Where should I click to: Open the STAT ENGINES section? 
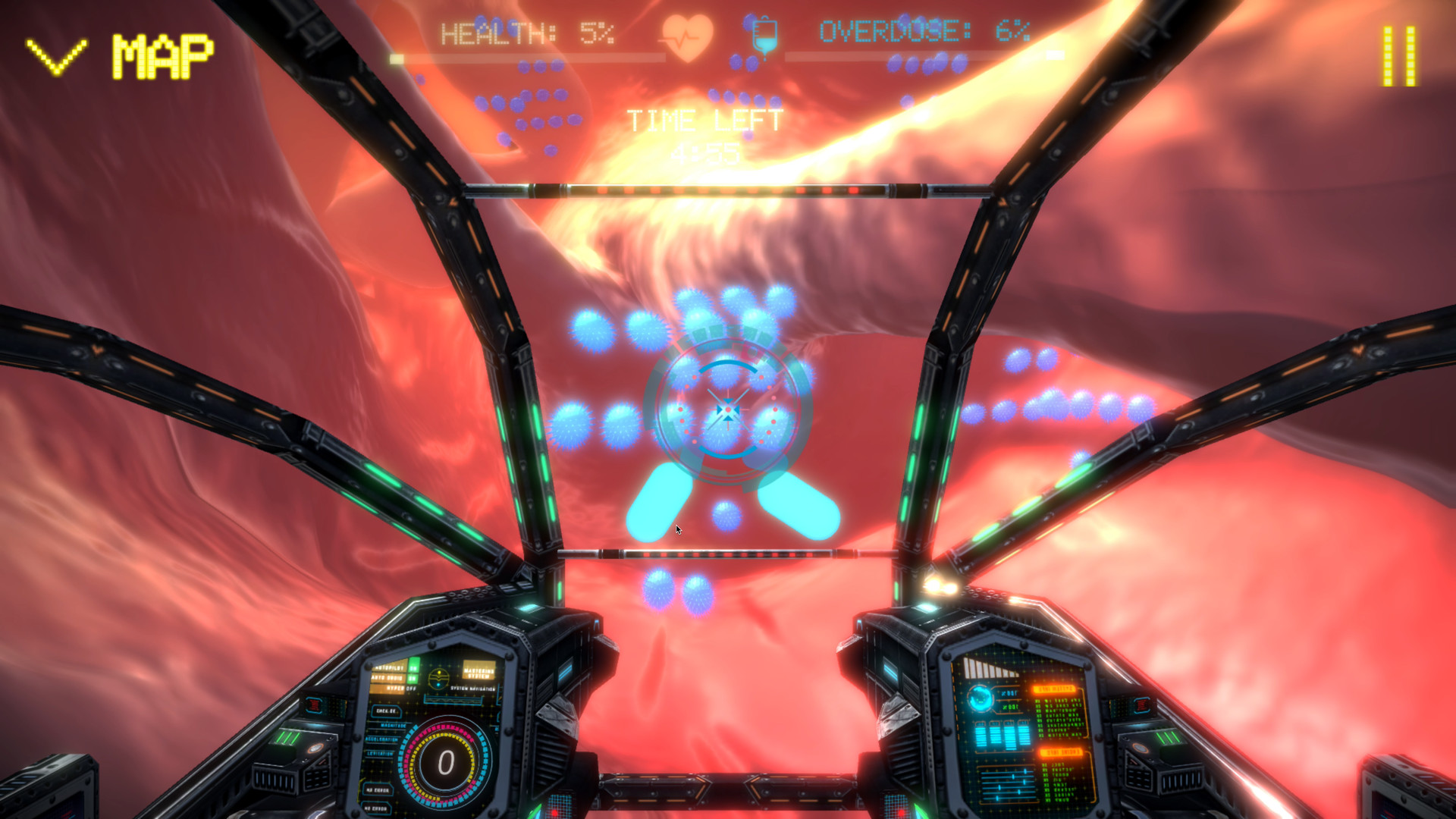(x=1062, y=753)
